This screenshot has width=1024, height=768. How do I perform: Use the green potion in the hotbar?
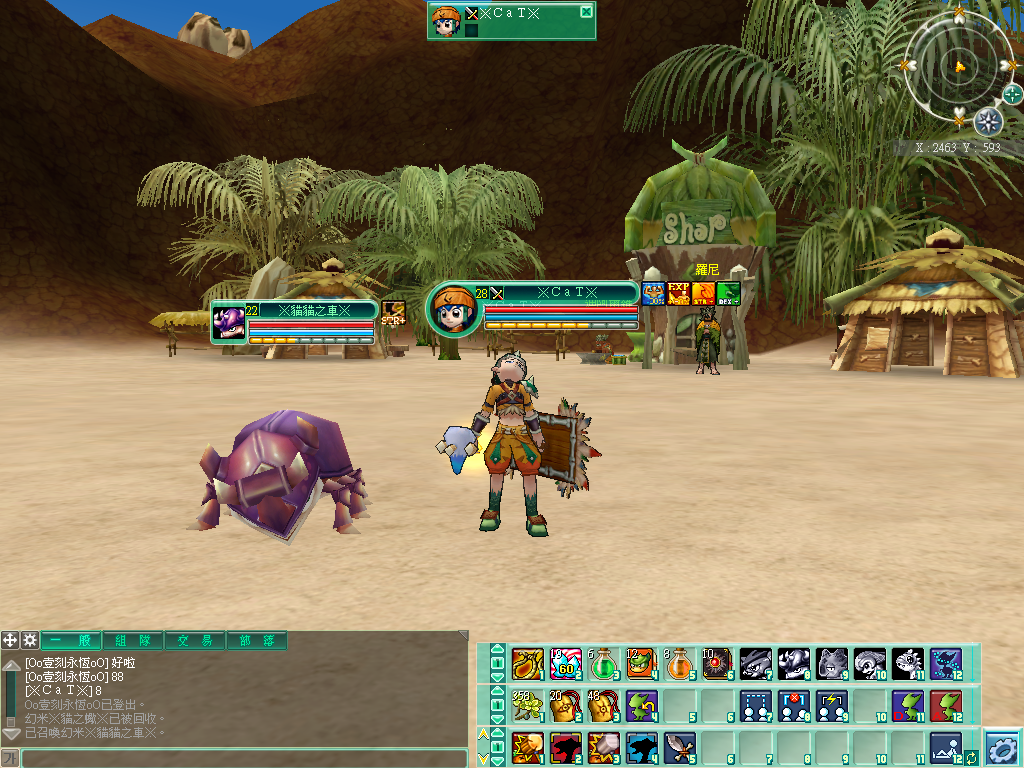(603, 664)
